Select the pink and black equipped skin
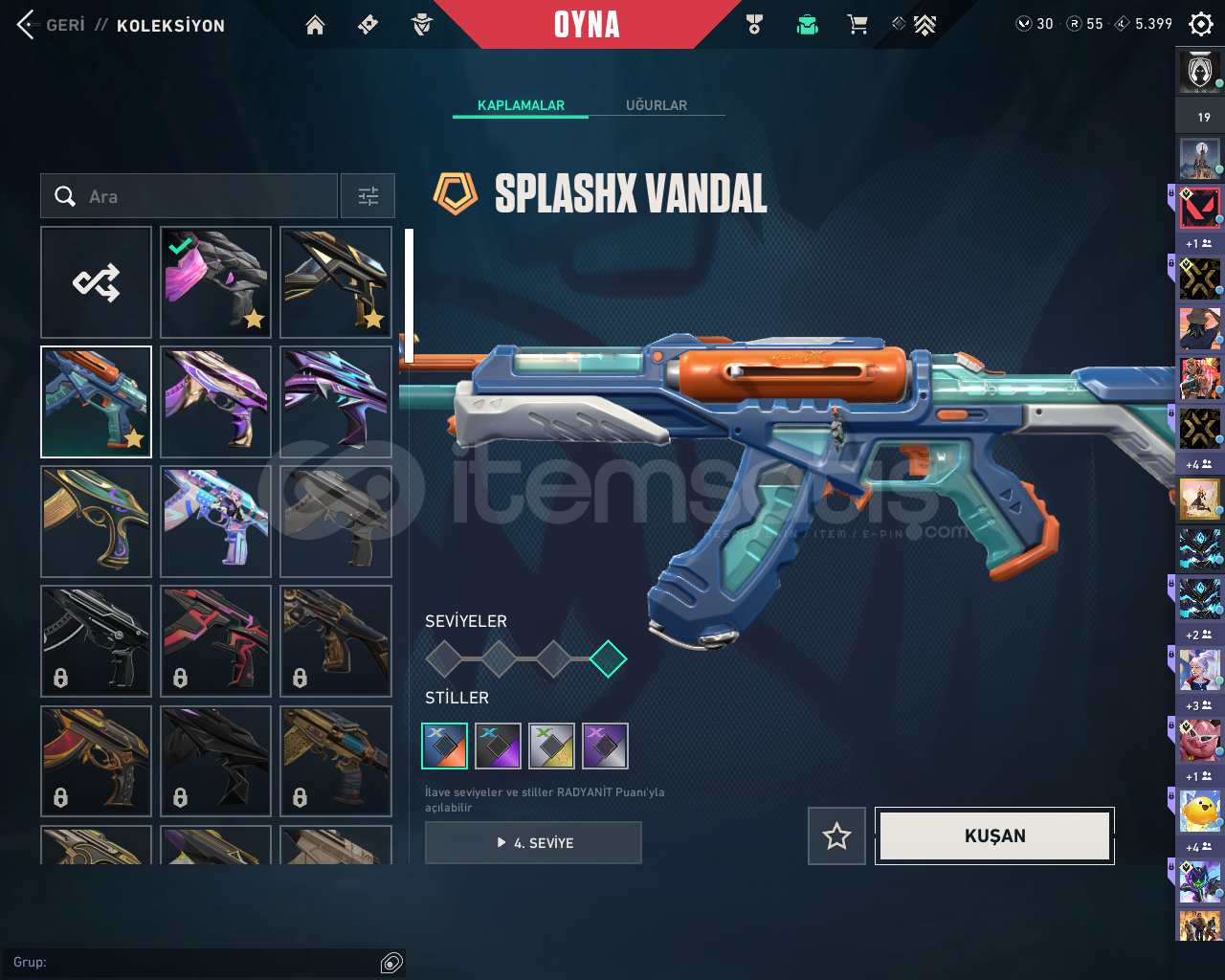This screenshot has width=1225, height=980. pos(215,282)
